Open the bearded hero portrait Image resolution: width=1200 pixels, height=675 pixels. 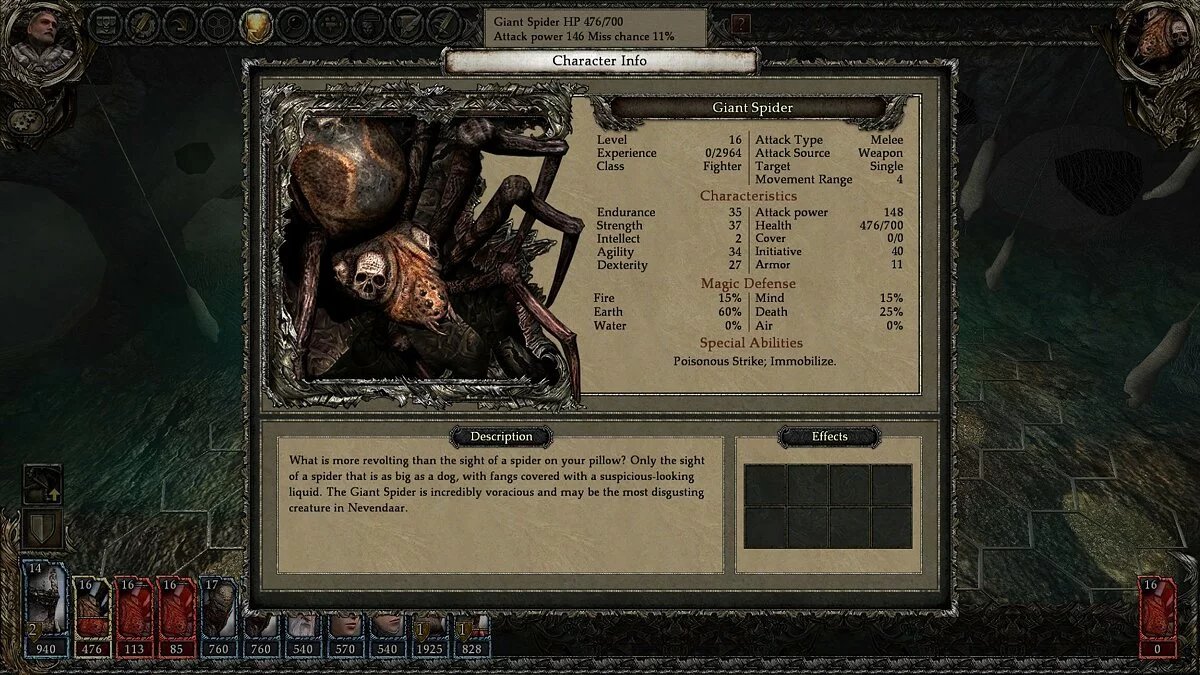pos(40,36)
